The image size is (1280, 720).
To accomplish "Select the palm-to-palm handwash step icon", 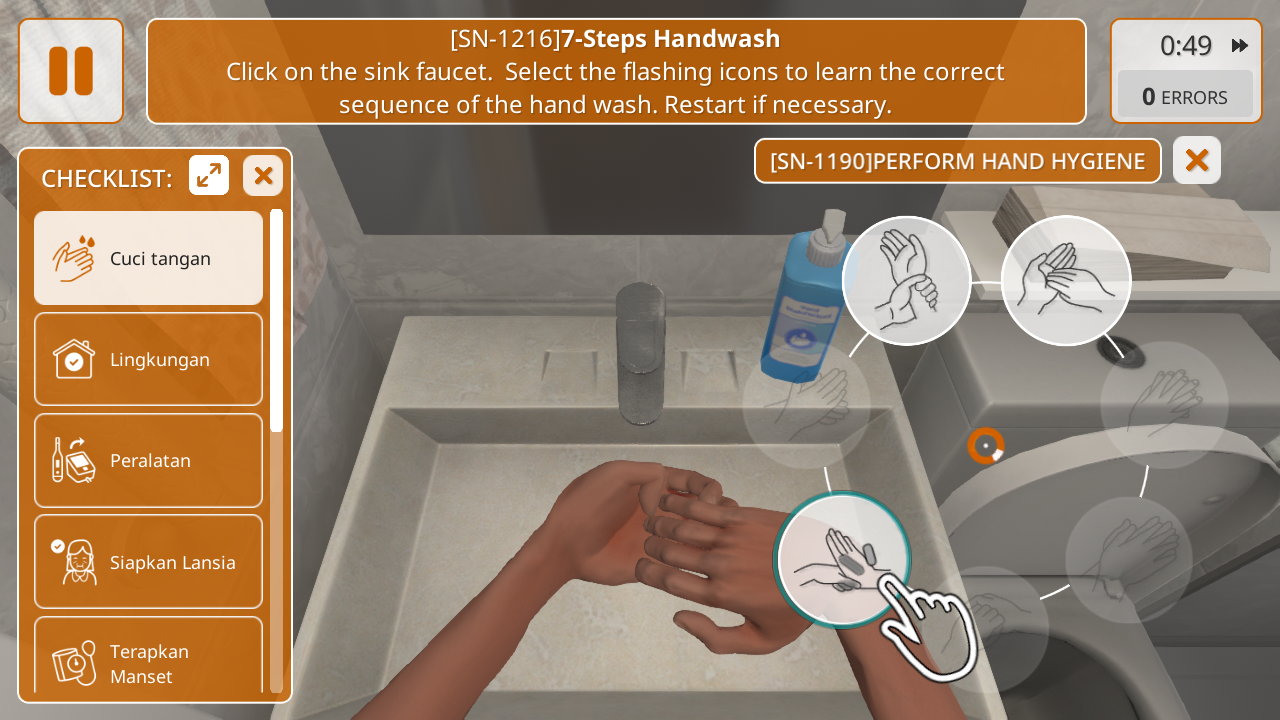I will 1066,281.
